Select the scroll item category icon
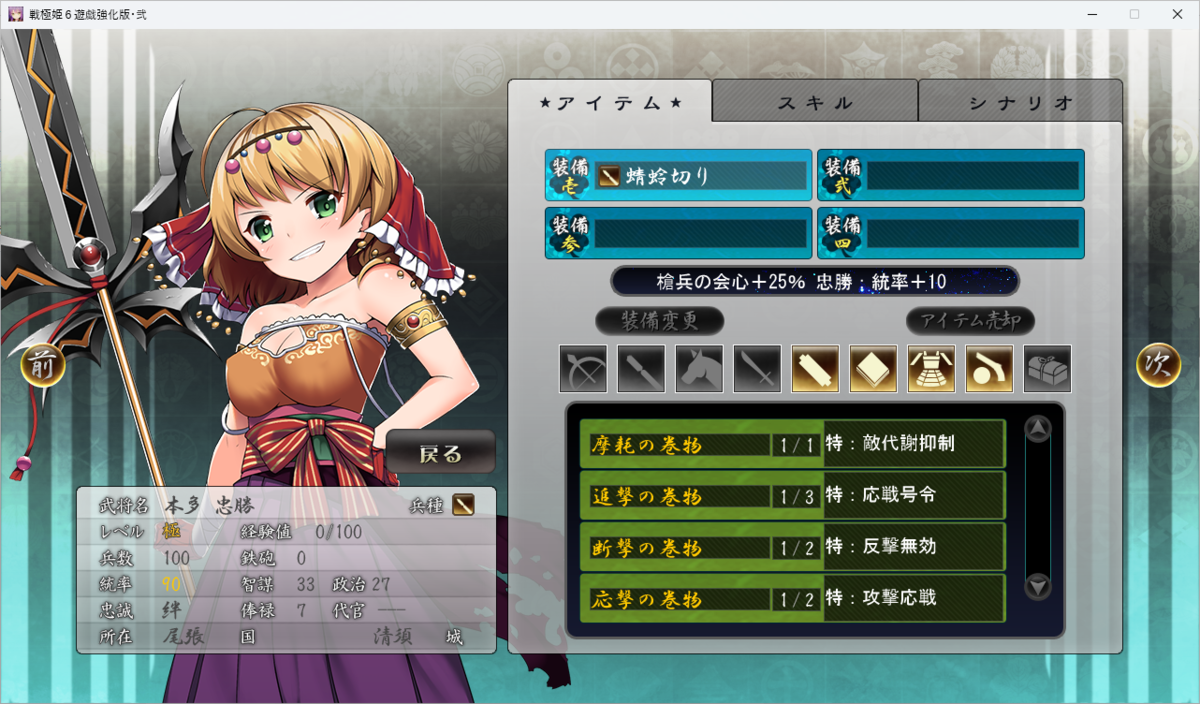 tap(815, 369)
